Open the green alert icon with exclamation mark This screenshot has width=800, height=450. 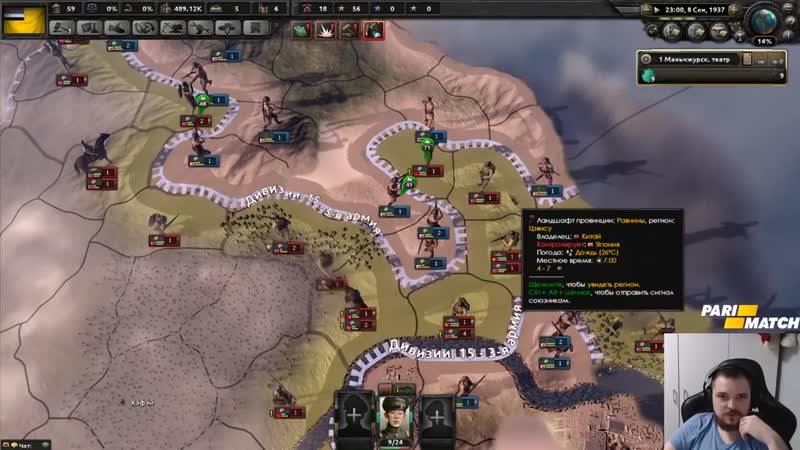pyautogui.click(x=302, y=31)
